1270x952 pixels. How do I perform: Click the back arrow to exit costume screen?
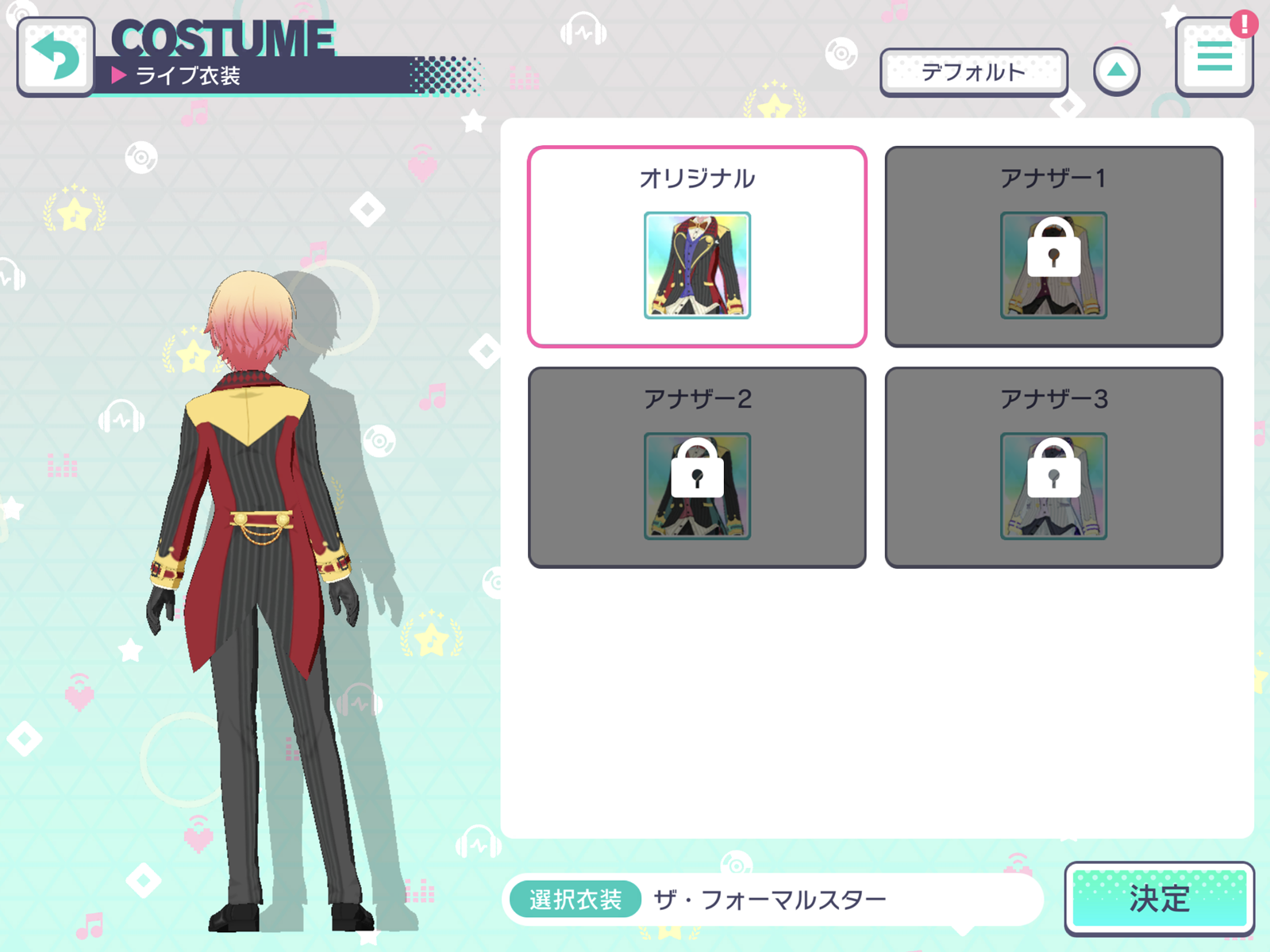[56, 54]
